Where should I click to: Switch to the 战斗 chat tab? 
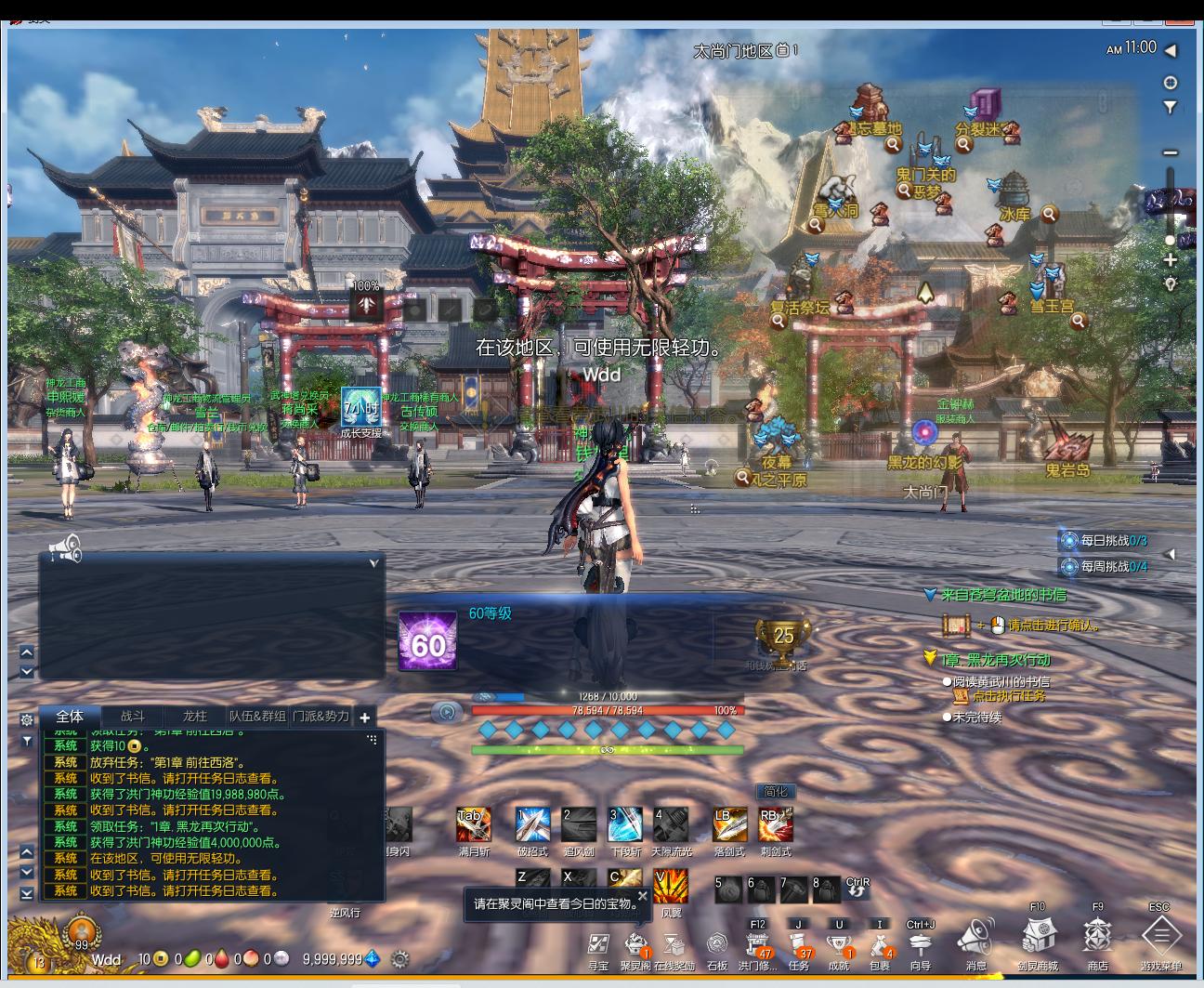click(x=133, y=717)
